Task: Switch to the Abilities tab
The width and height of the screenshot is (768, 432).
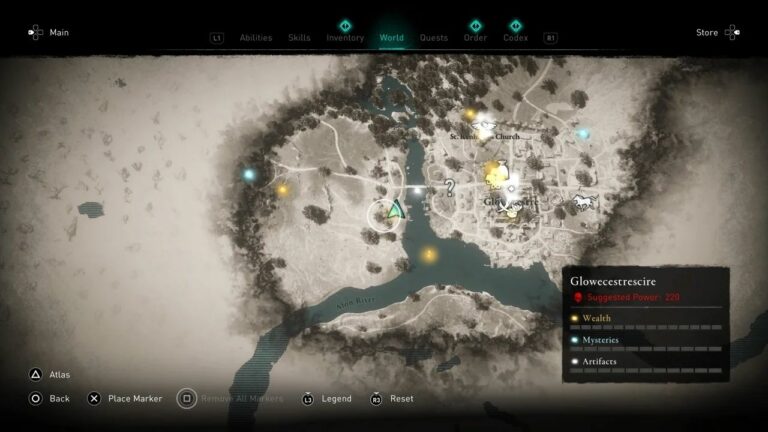Action: click(x=256, y=38)
